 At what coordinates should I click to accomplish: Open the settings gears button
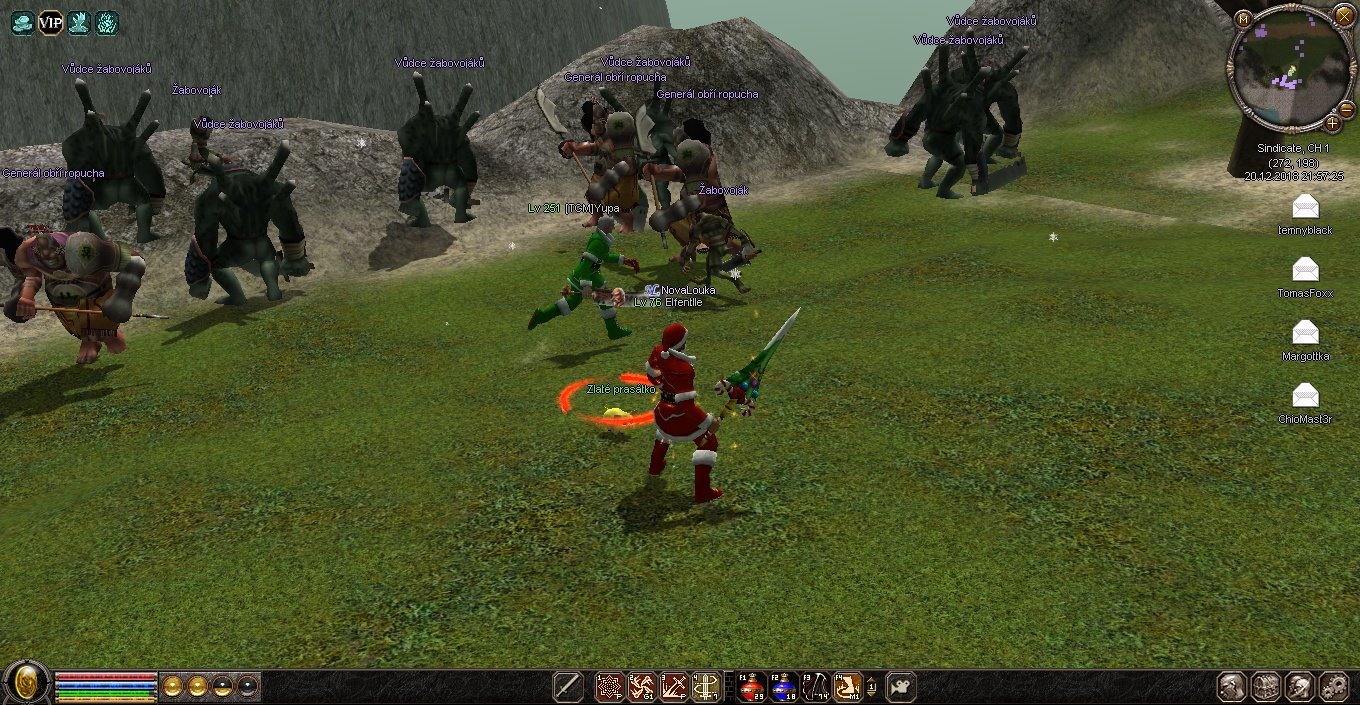click(x=1334, y=687)
